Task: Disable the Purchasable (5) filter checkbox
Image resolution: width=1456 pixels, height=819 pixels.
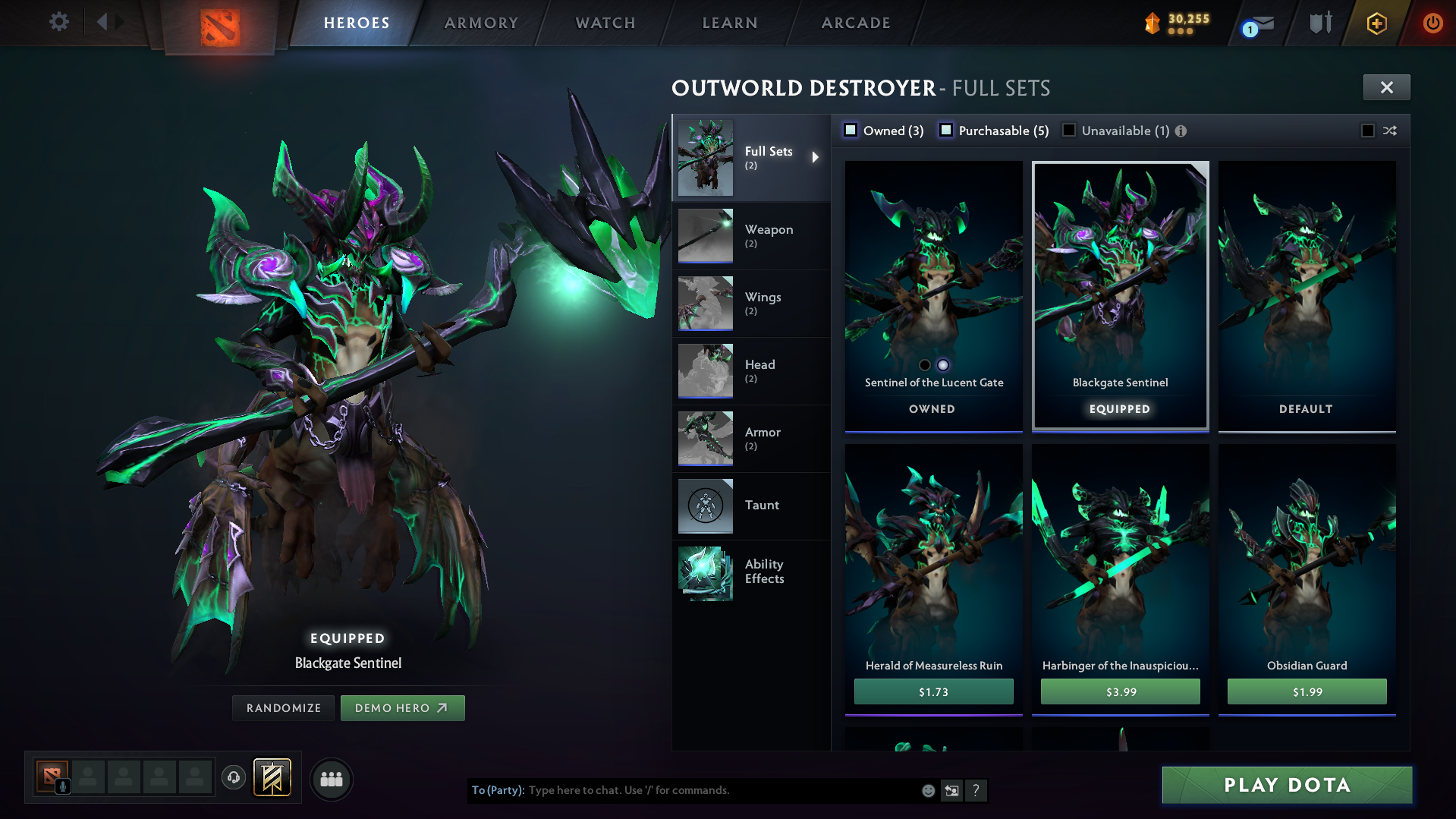Action: point(946,130)
